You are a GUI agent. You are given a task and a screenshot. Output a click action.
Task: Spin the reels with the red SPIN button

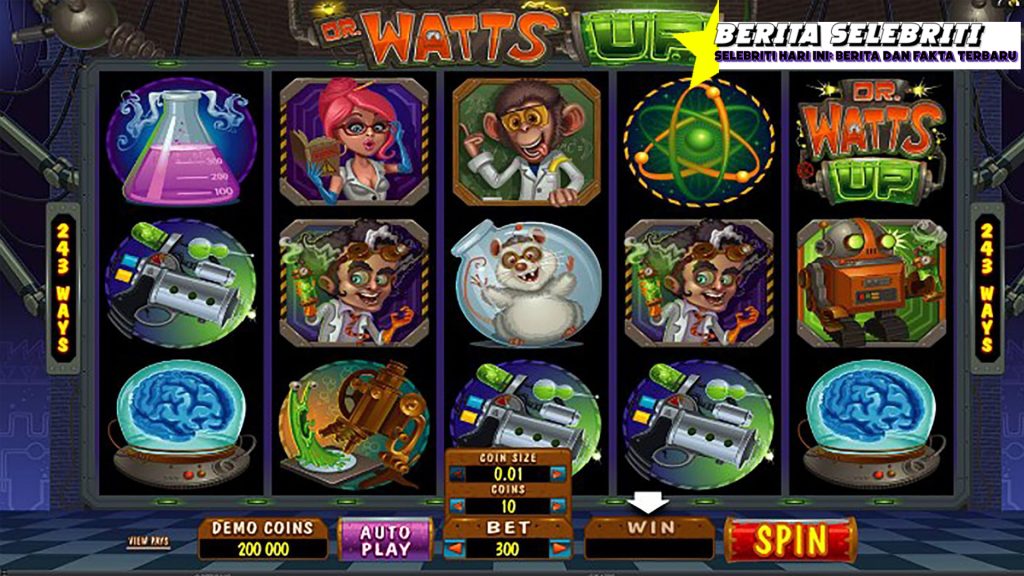click(789, 540)
